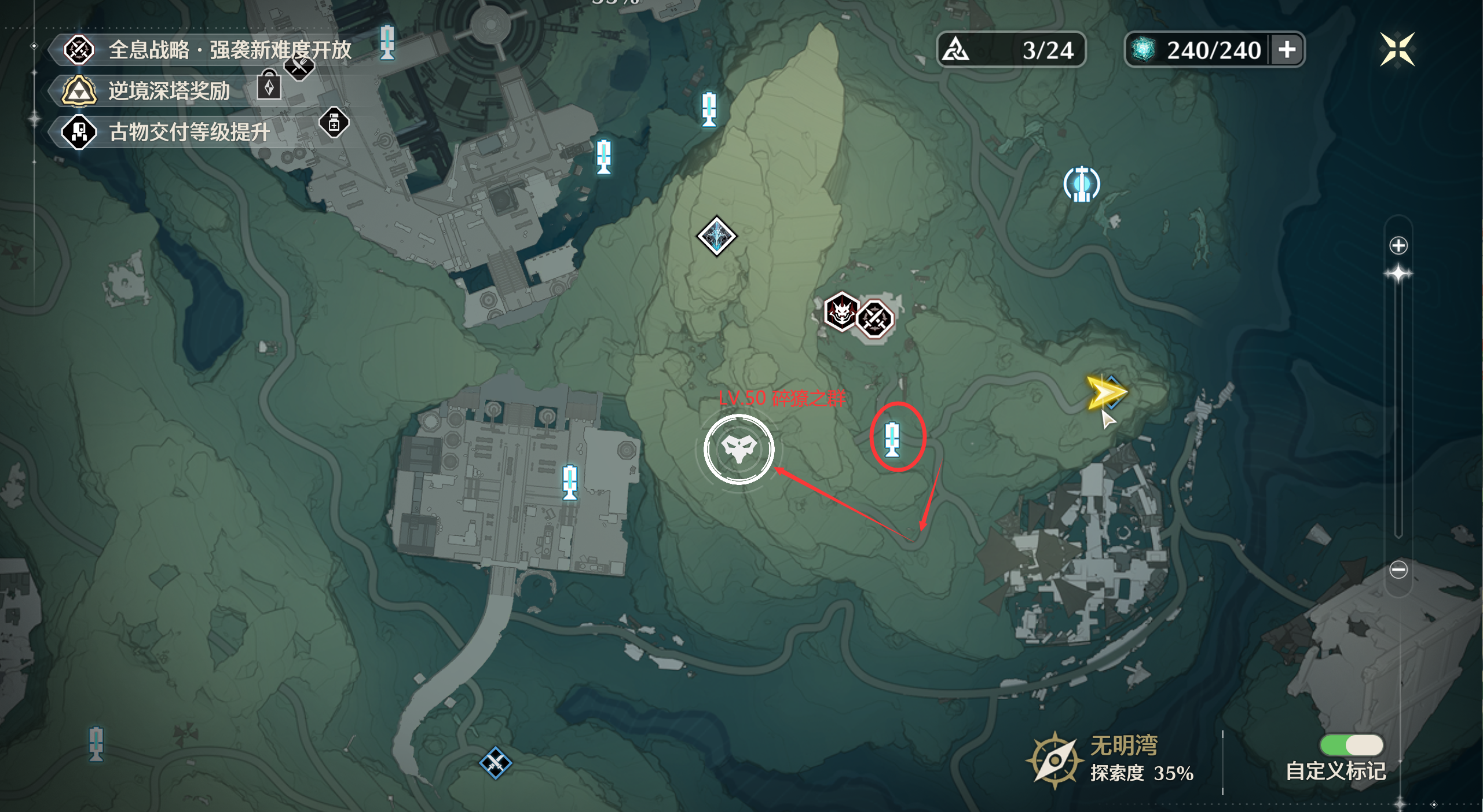This screenshot has width=1483, height=812.
Task: Choose the white diamond crystal map marker
Action: coord(716,236)
